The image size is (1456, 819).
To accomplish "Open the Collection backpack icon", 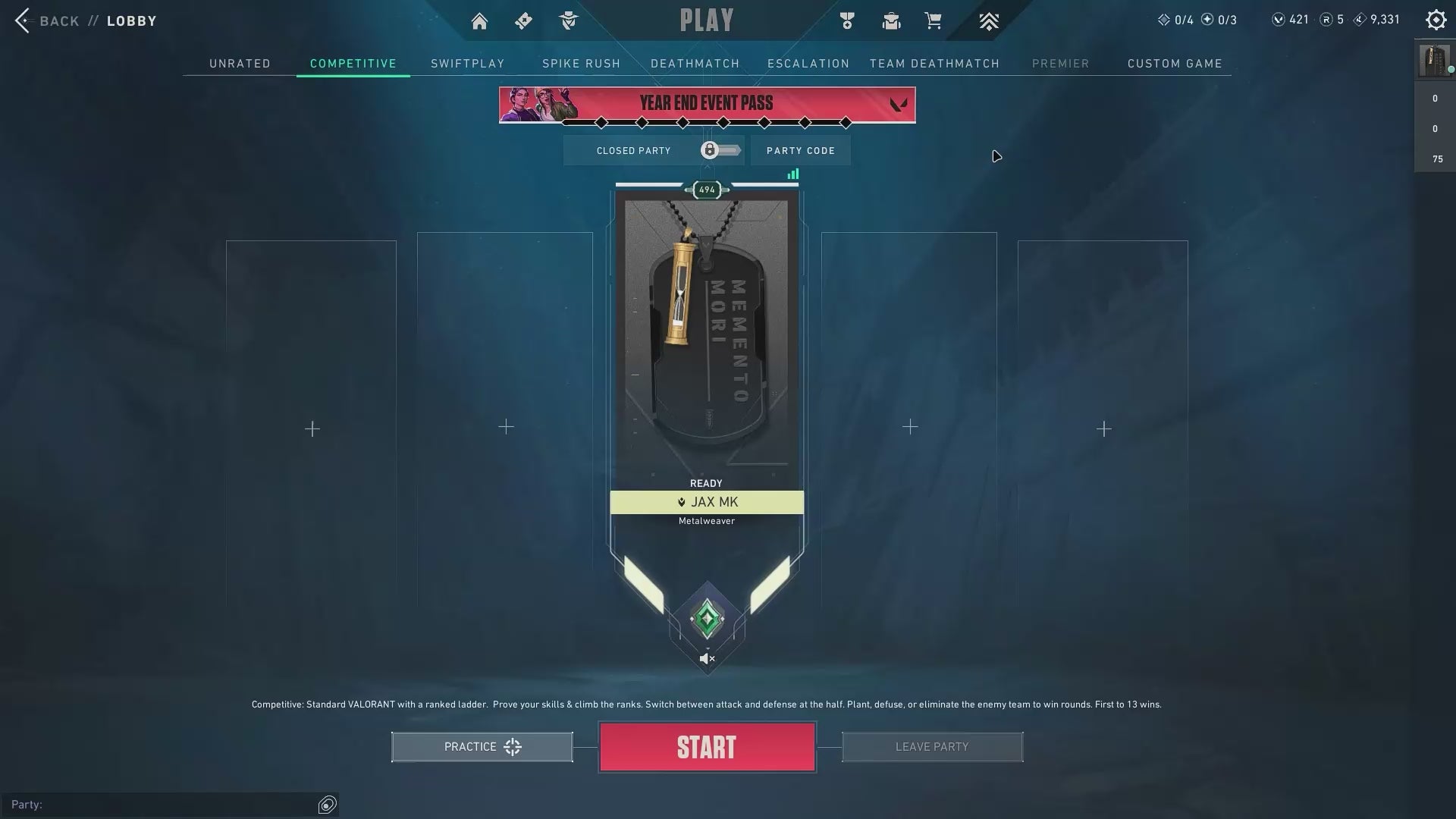I will 891,20.
